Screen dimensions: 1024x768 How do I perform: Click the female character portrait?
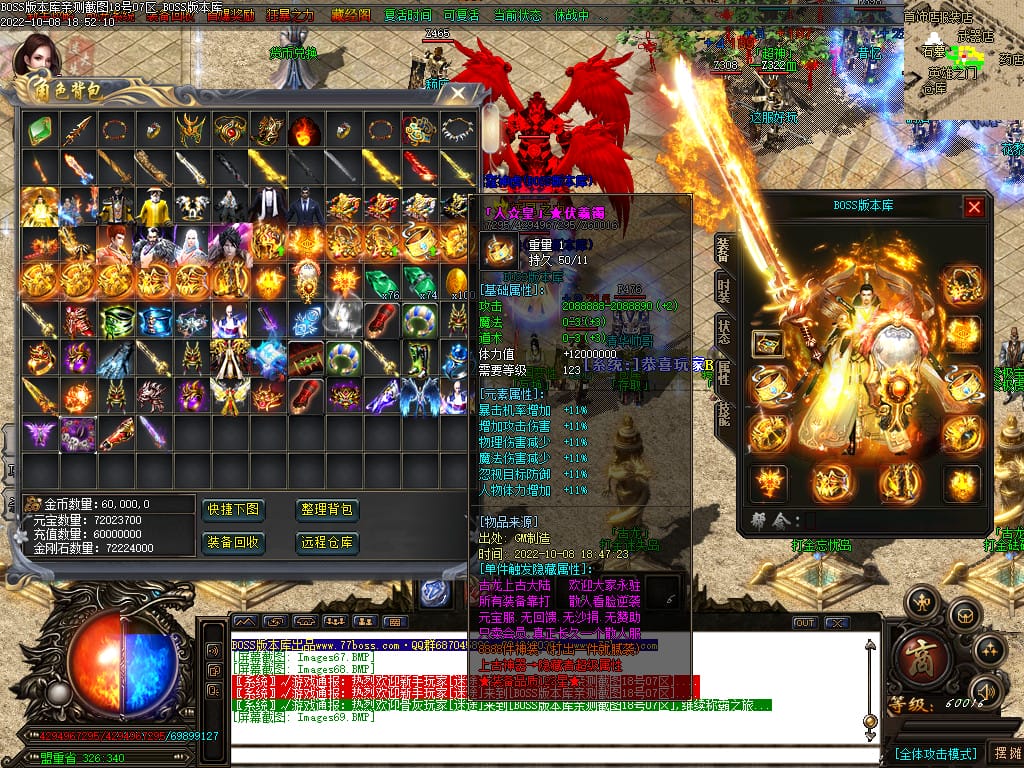(37, 55)
